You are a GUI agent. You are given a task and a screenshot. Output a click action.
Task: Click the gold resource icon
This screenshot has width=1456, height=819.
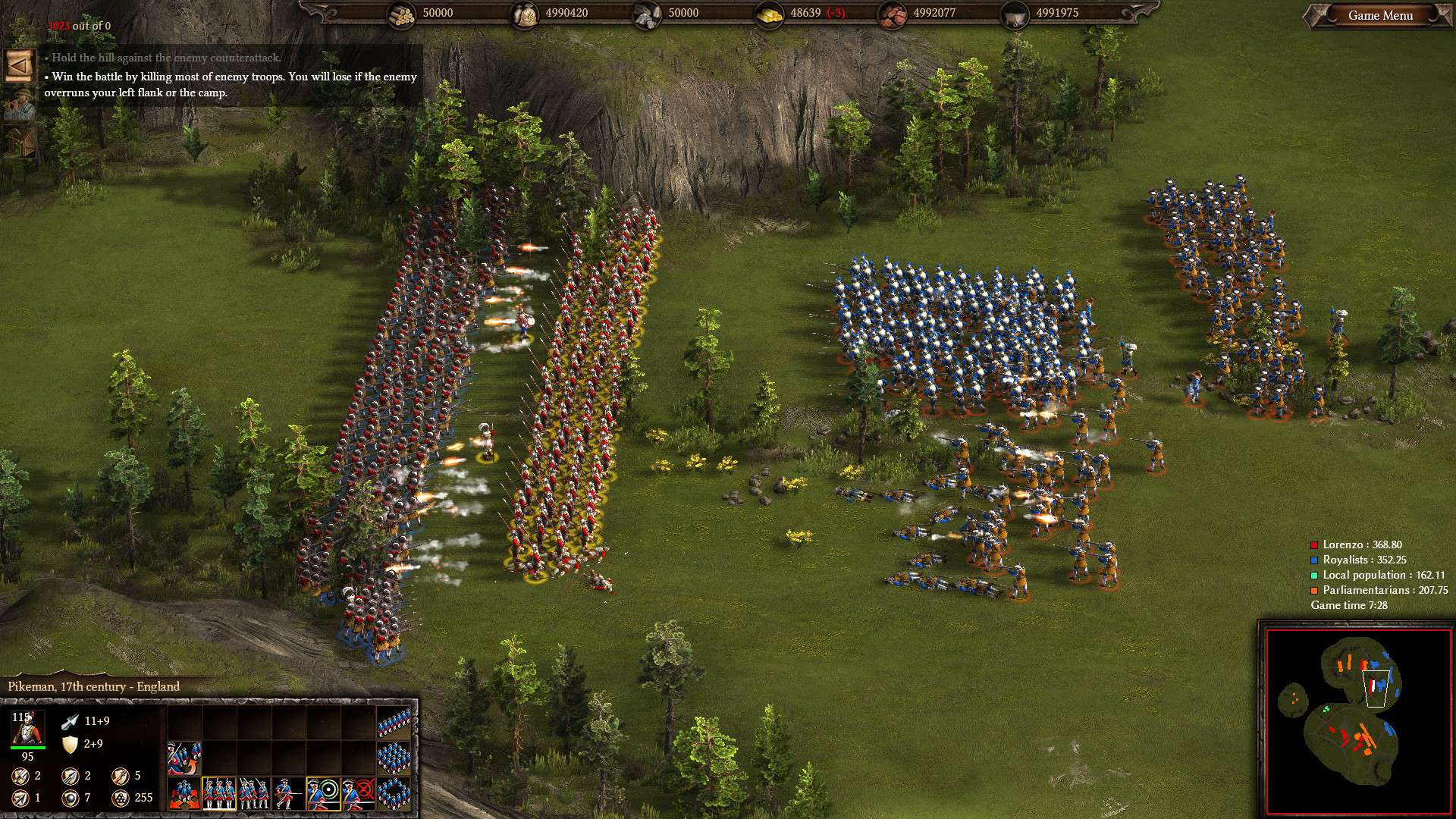point(769,14)
